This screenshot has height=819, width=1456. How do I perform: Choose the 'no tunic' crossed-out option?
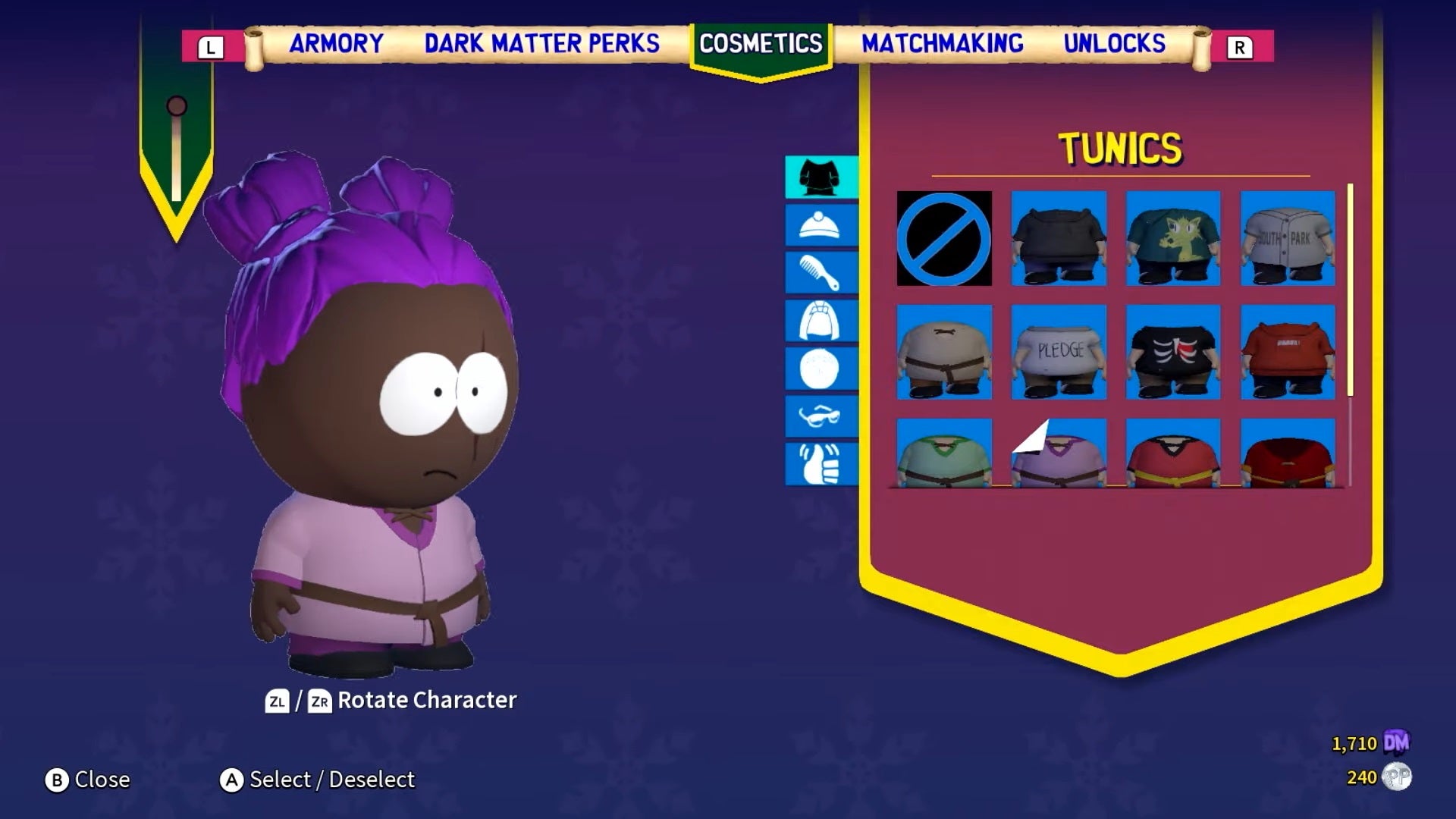click(944, 239)
